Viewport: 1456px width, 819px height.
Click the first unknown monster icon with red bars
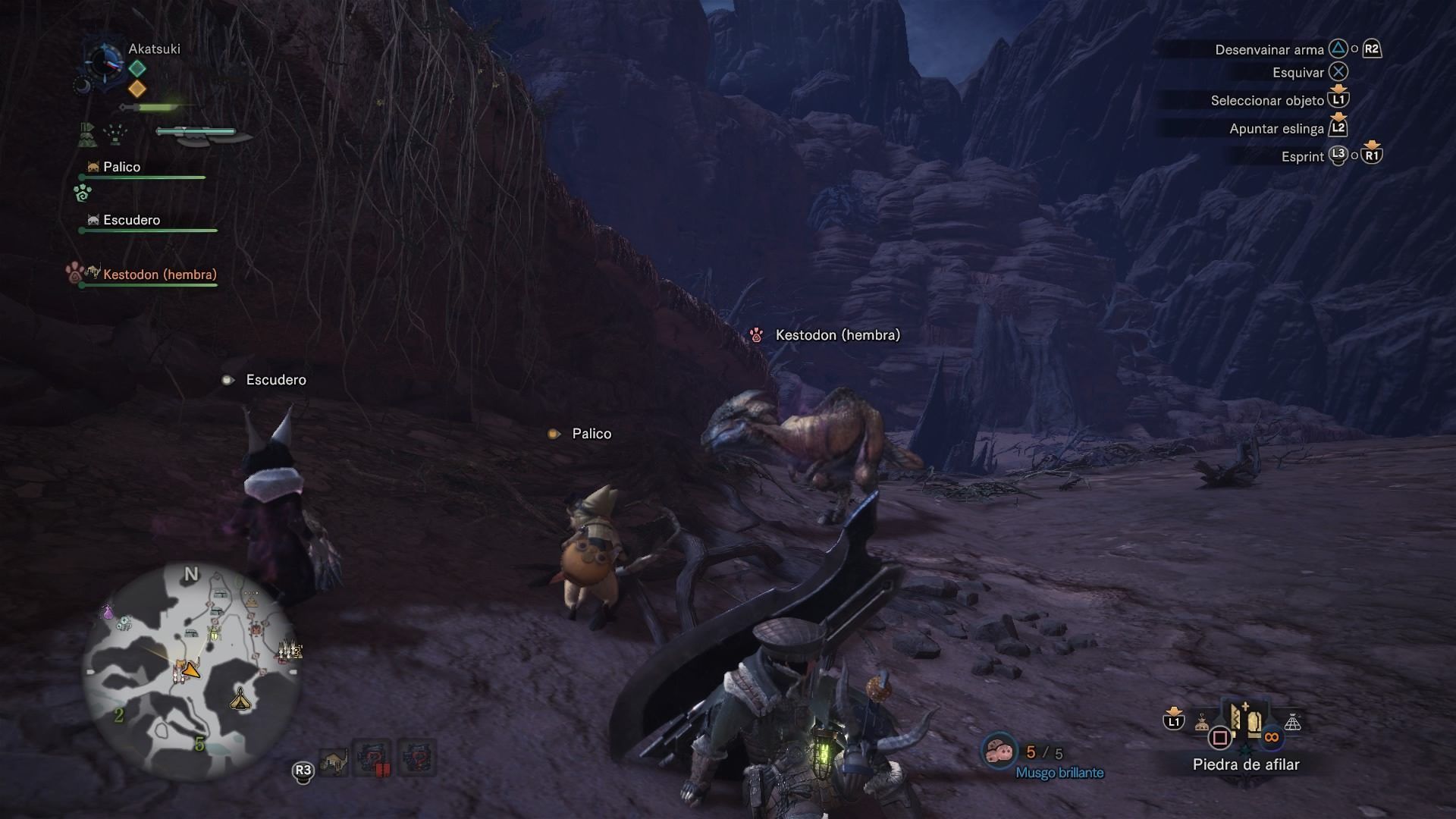point(372,758)
